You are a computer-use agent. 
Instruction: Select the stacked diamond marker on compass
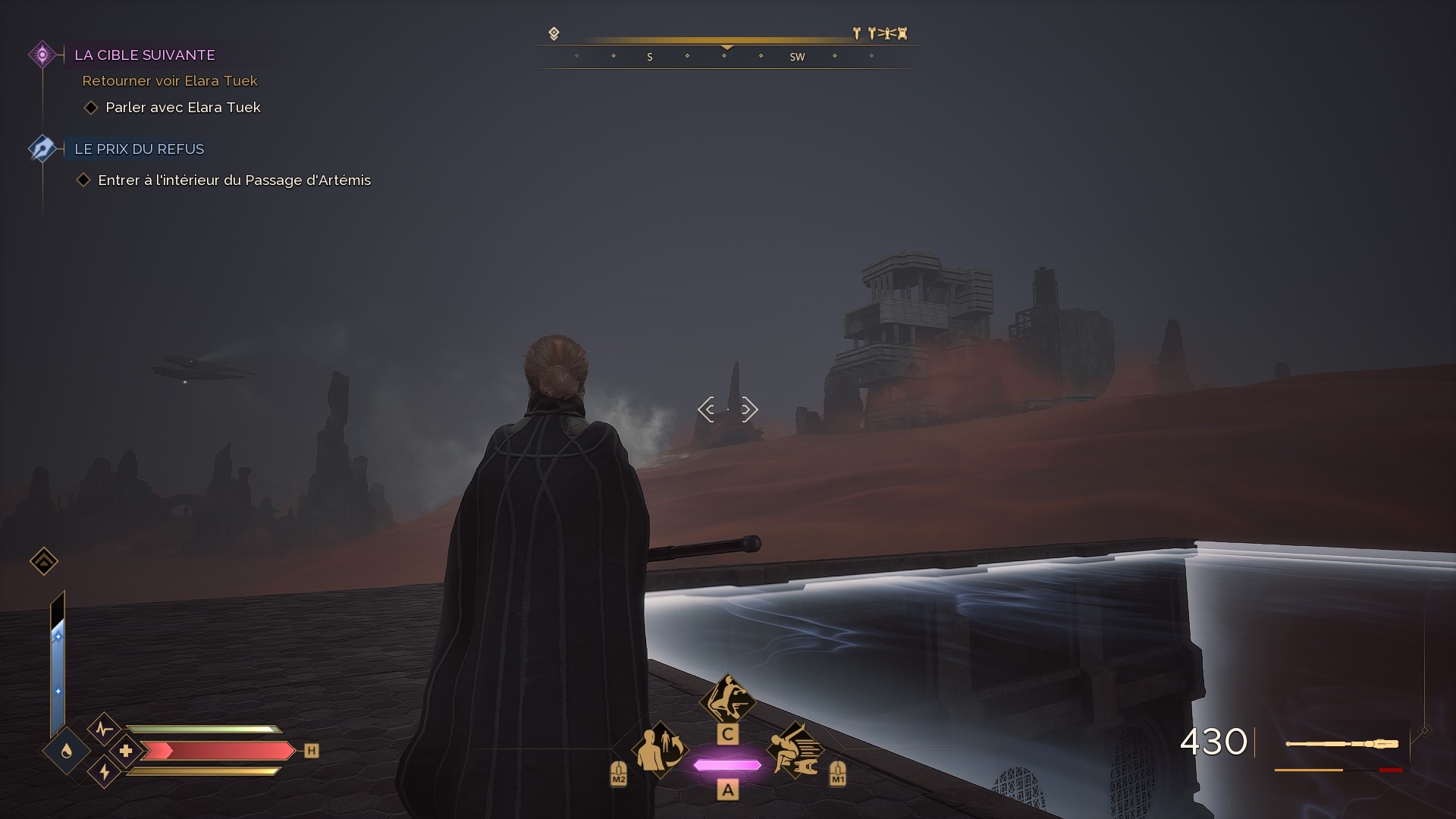pyautogui.click(x=554, y=33)
